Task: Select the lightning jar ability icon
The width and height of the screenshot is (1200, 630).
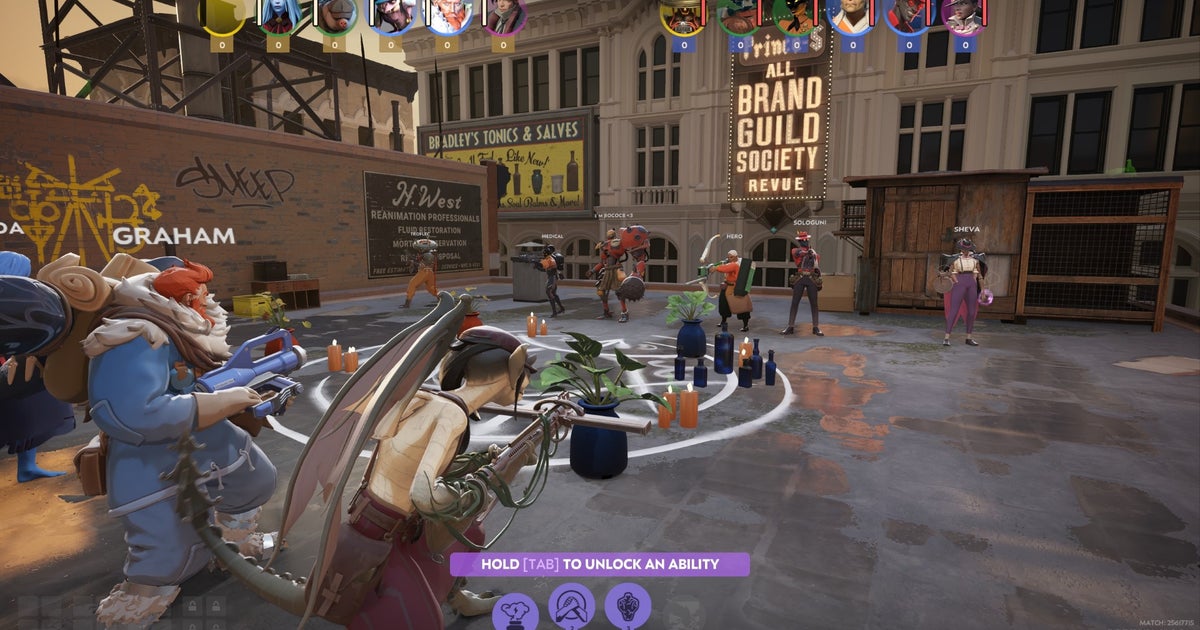Action: click(515, 610)
